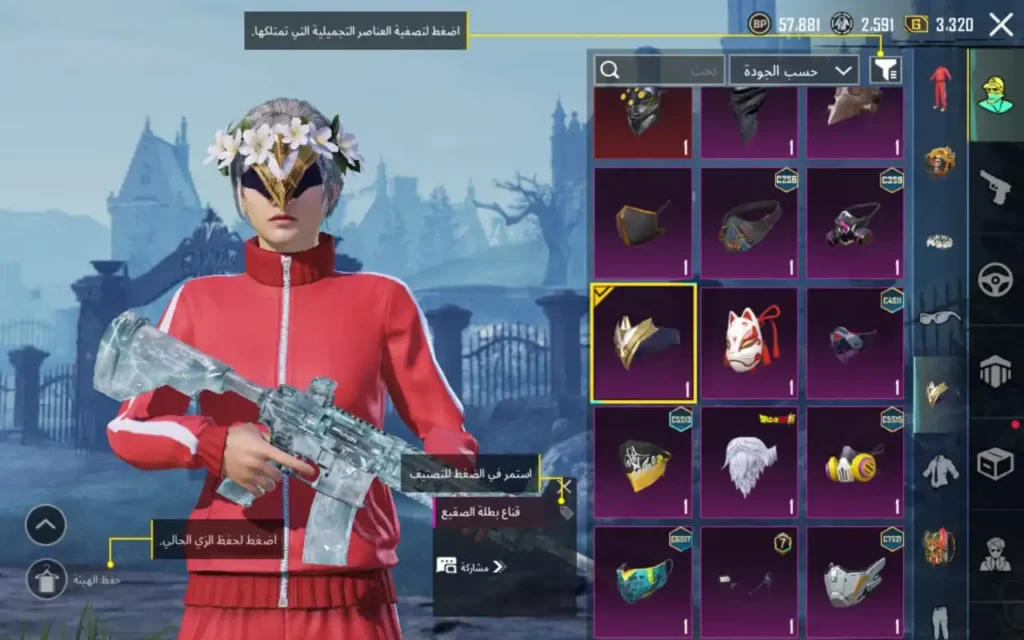1024x640 pixels.
Task: Open the sort-by-quality dropdown
Action: 794,70
